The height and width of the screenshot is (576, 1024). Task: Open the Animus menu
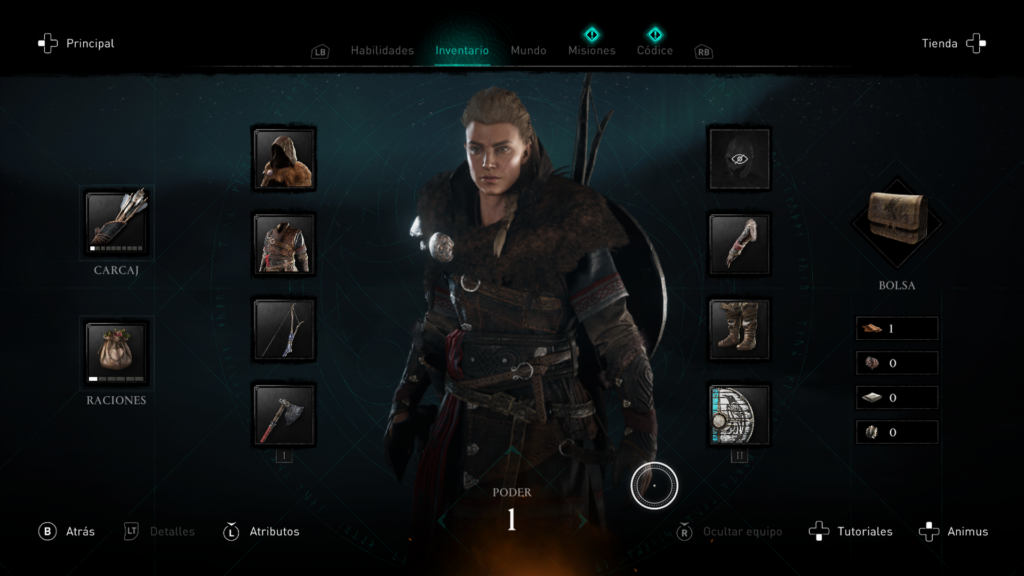[955, 531]
